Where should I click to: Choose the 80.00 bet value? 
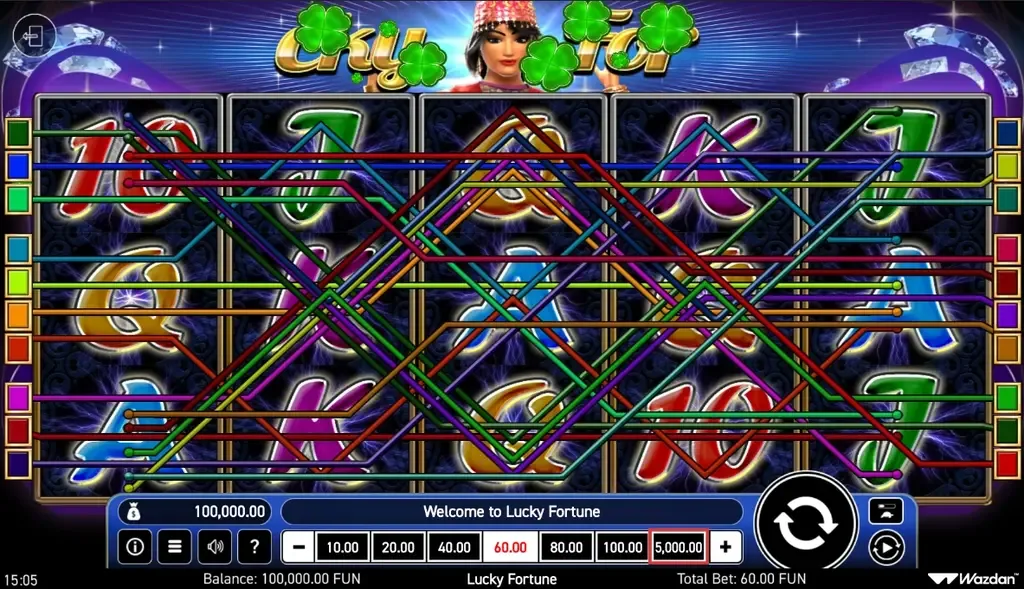pos(566,547)
